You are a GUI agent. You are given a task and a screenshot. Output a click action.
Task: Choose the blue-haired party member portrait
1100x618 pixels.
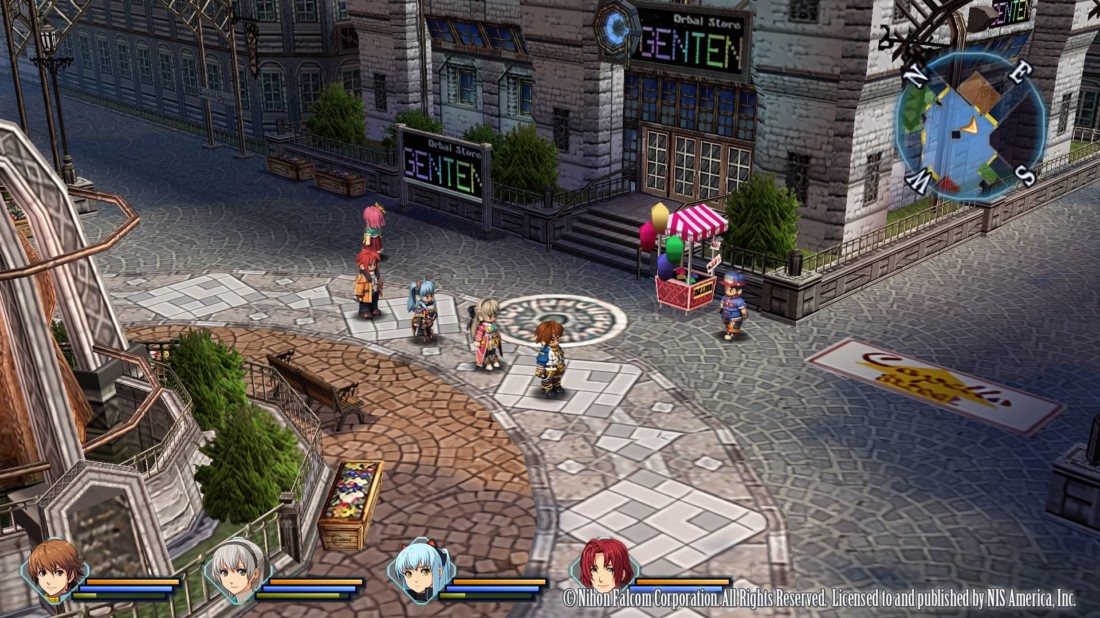coord(422,570)
